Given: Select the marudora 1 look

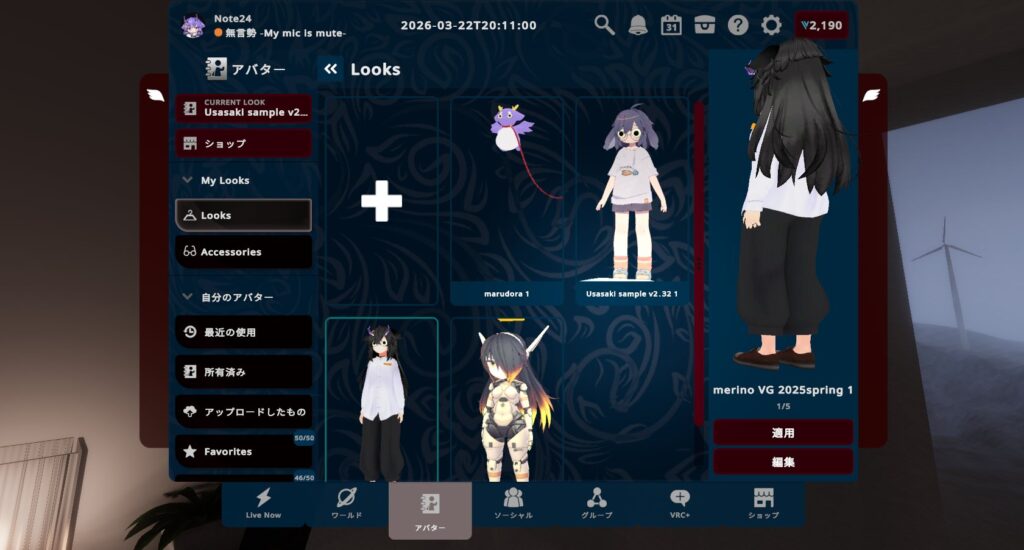Looking at the screenshot, I should [506, 200].
